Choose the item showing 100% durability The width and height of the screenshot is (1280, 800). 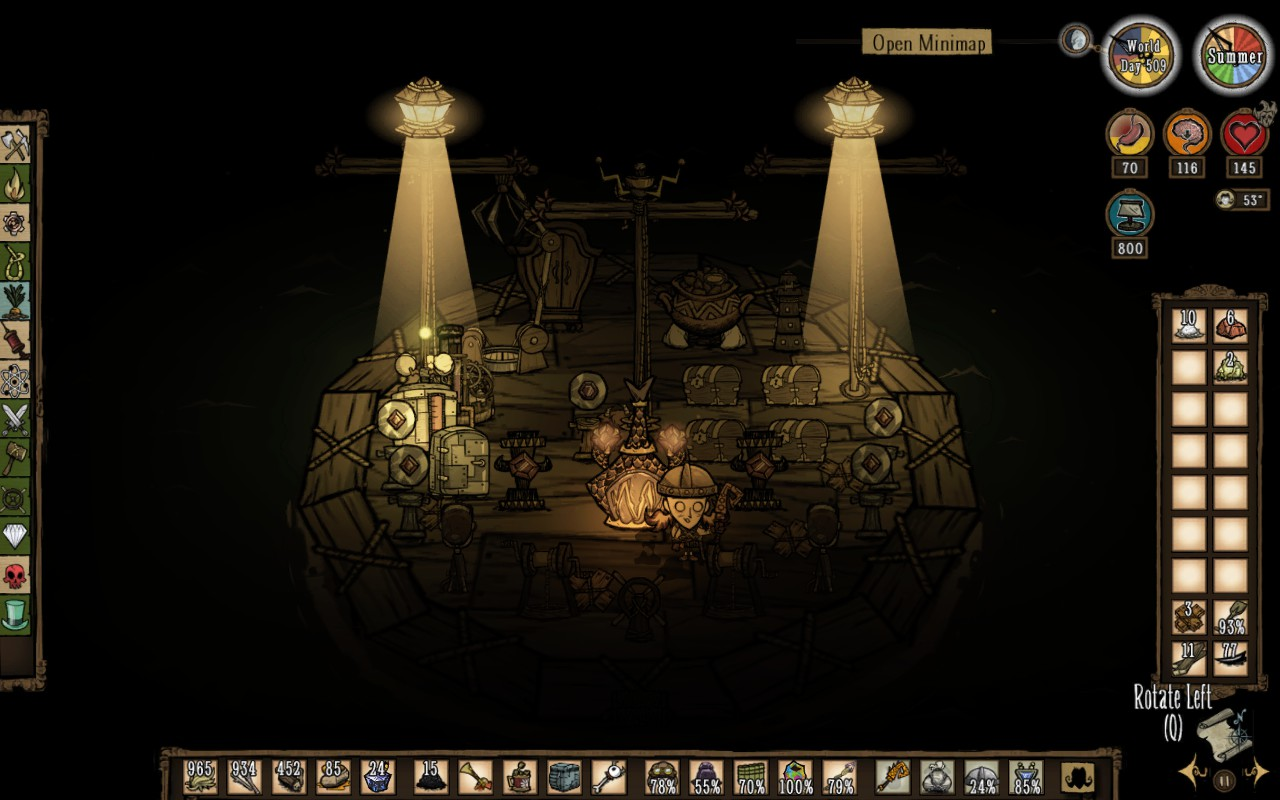pos(795,777)
